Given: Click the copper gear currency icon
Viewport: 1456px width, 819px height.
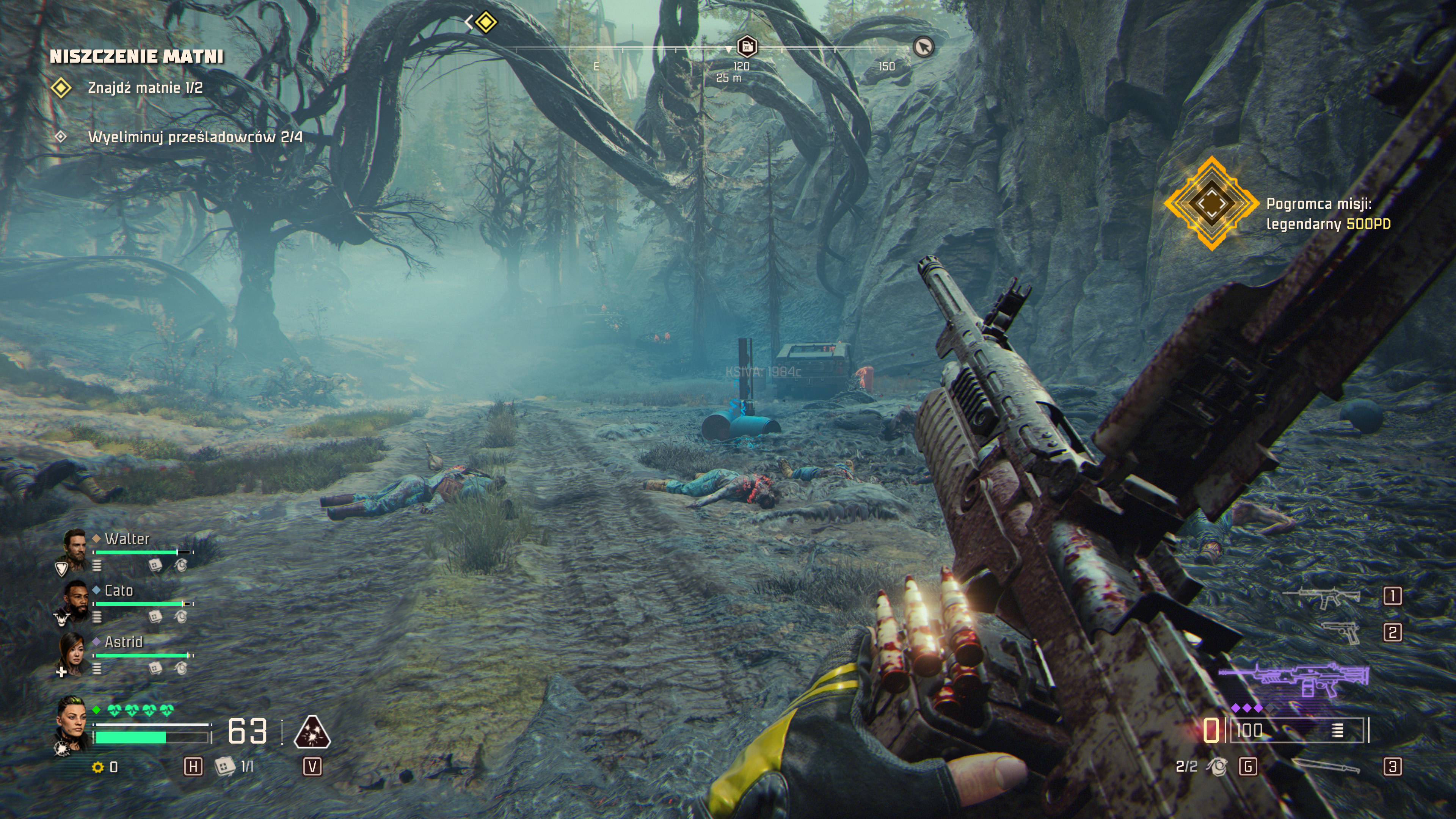Looking at the screenshot, I should point(98,767).
